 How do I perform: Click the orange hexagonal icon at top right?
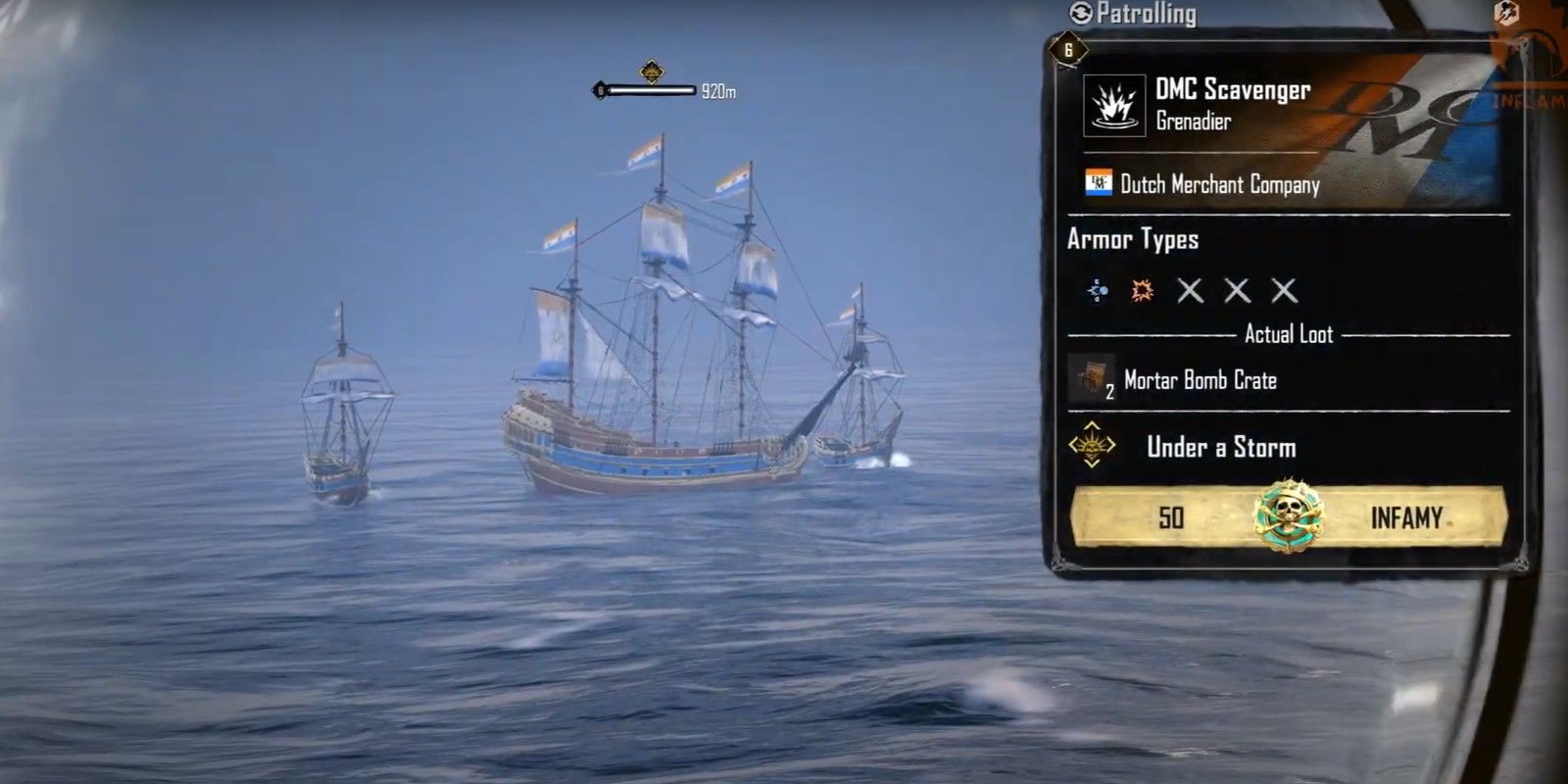pos(1503,14)
